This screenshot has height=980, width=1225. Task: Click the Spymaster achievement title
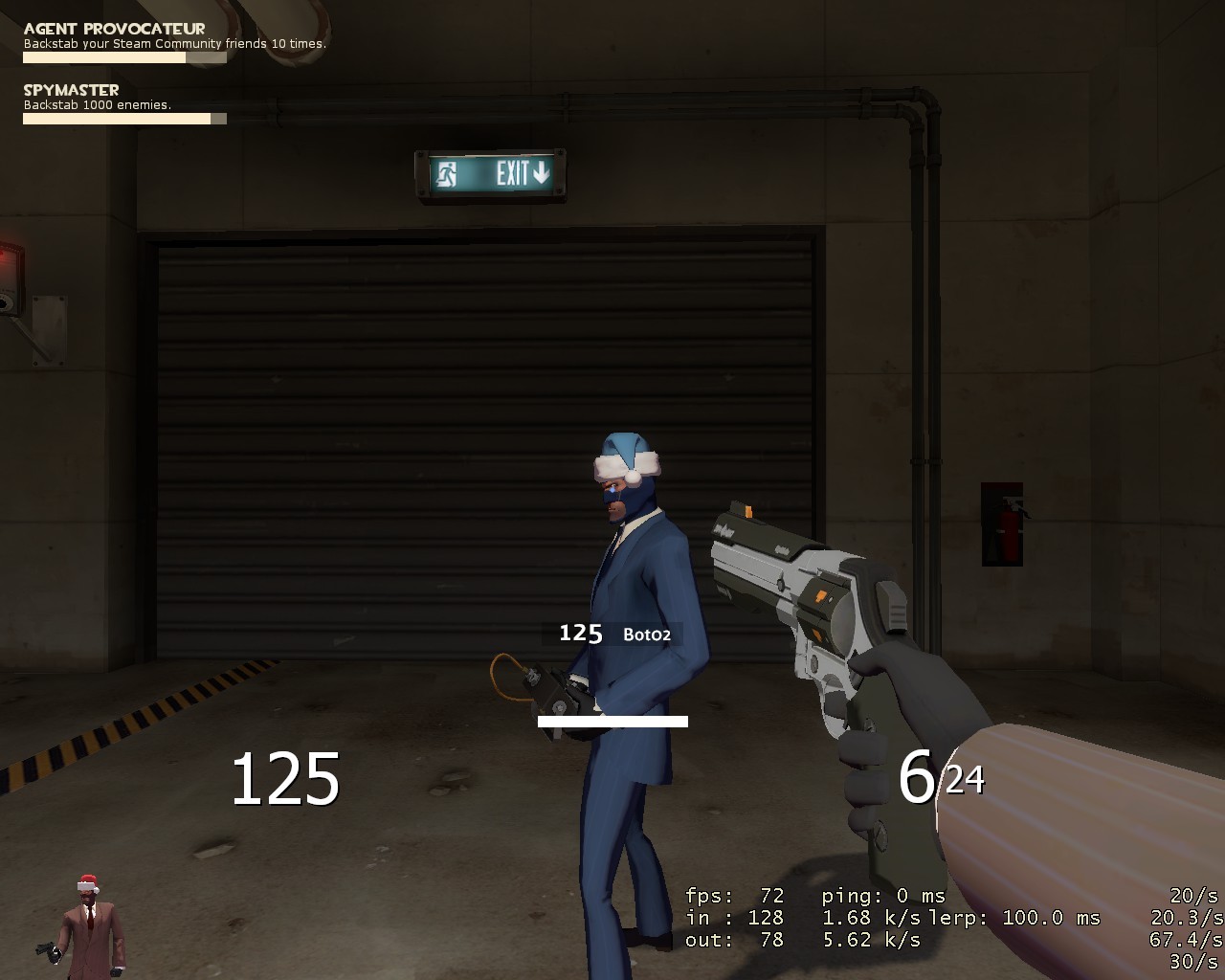[x=72, y=89]
